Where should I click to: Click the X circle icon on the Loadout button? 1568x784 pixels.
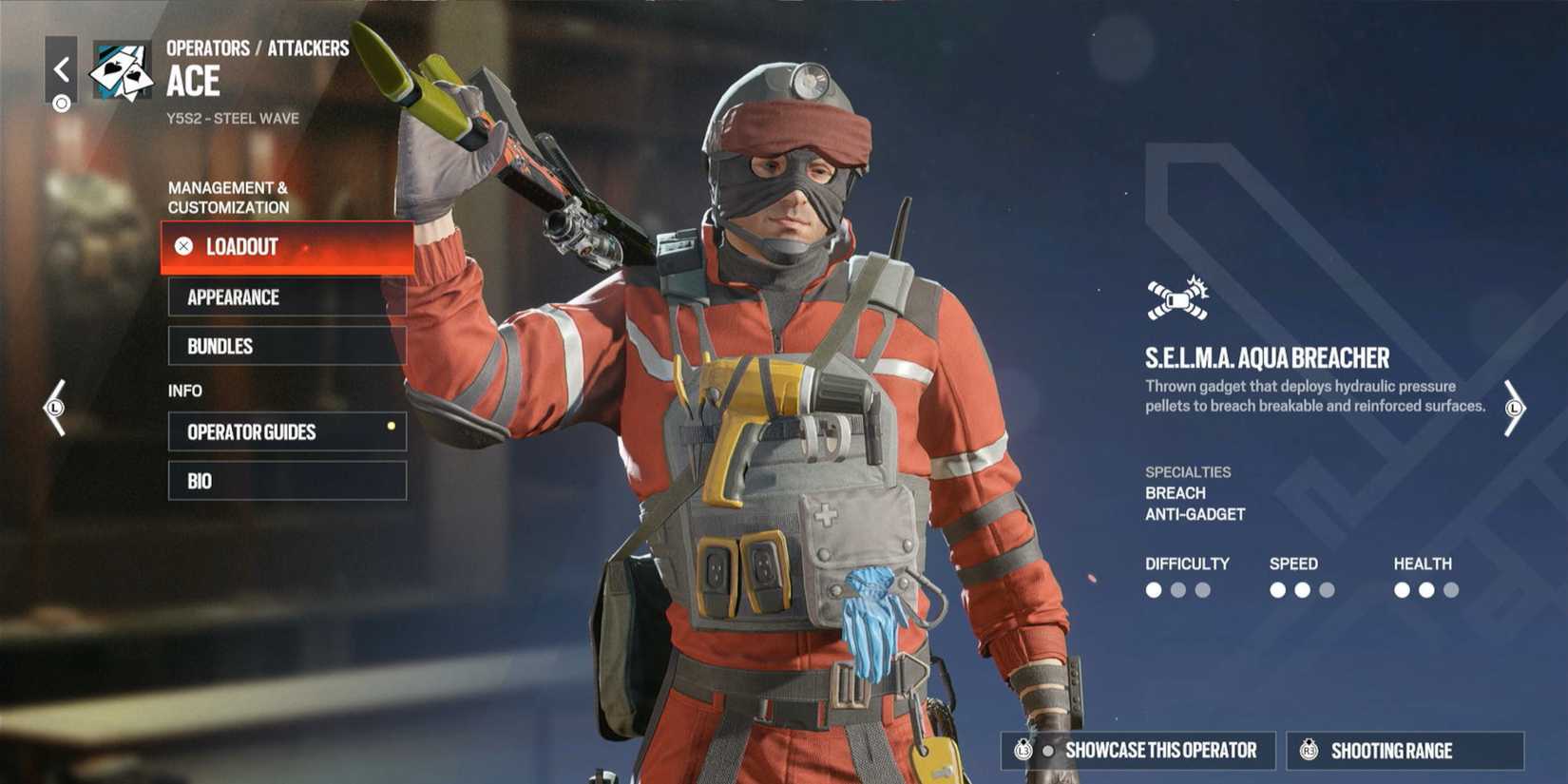tap(182, 247)
